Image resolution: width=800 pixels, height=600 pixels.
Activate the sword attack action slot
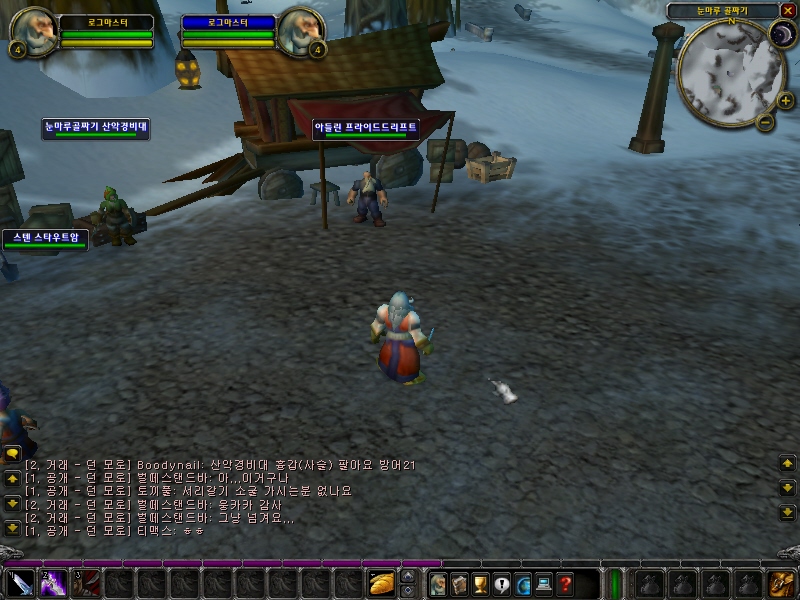21,582
